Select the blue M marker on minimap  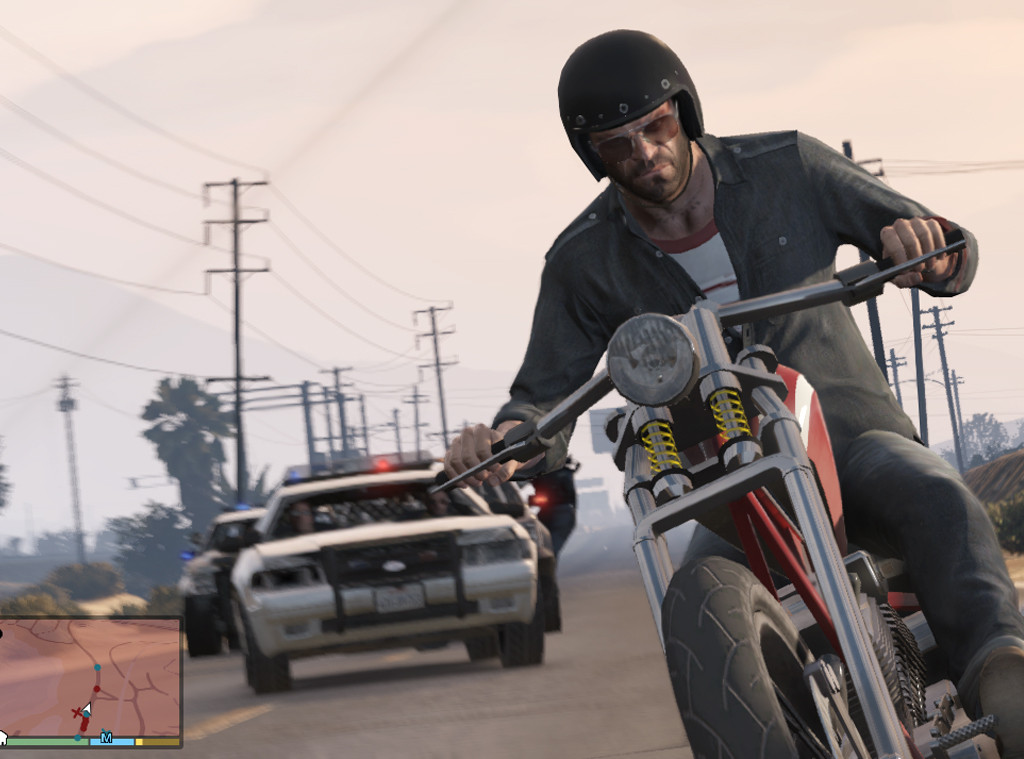[106, 738]
